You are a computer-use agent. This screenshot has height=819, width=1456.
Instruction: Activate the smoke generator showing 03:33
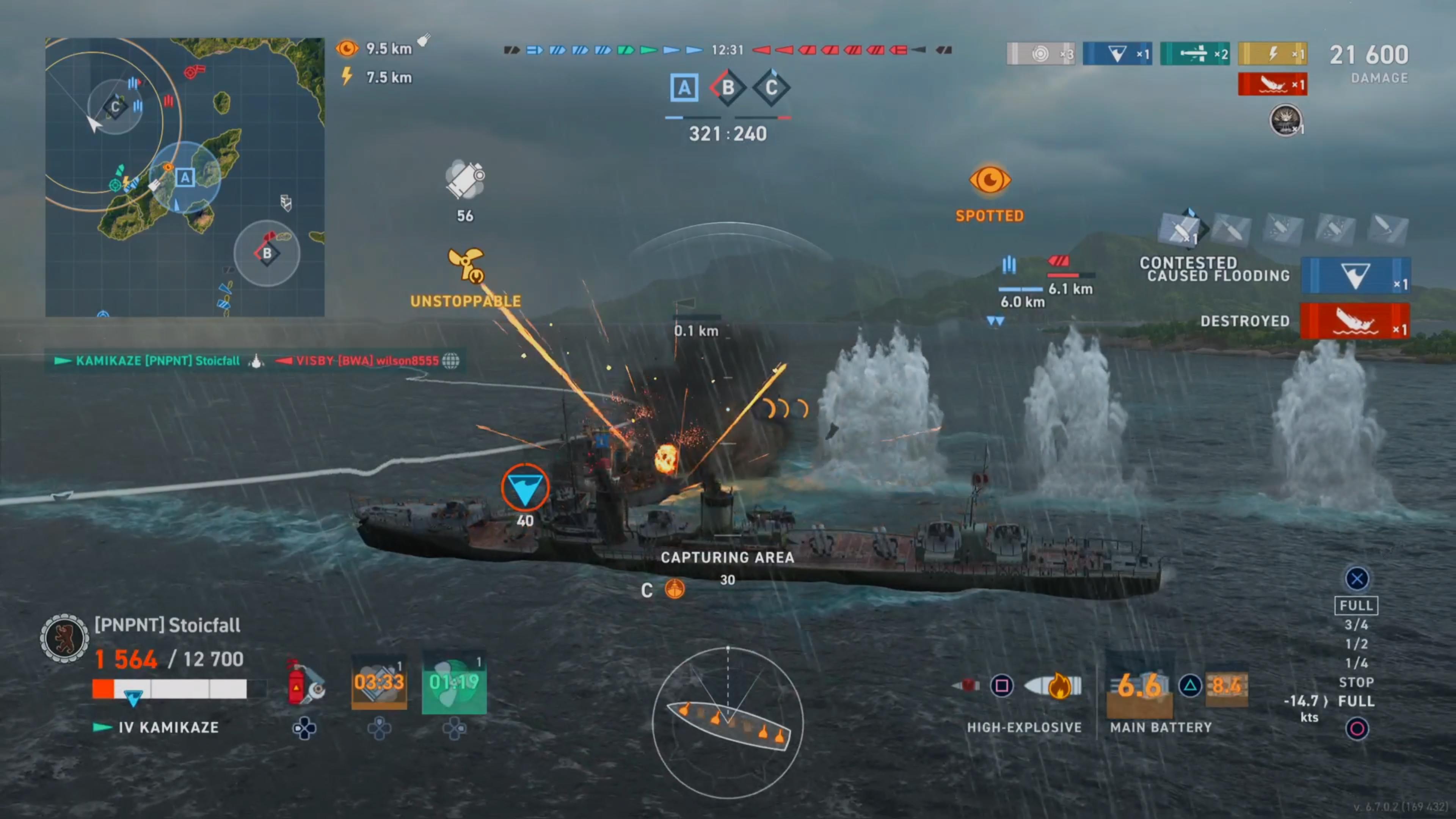[x=379, y=683]
